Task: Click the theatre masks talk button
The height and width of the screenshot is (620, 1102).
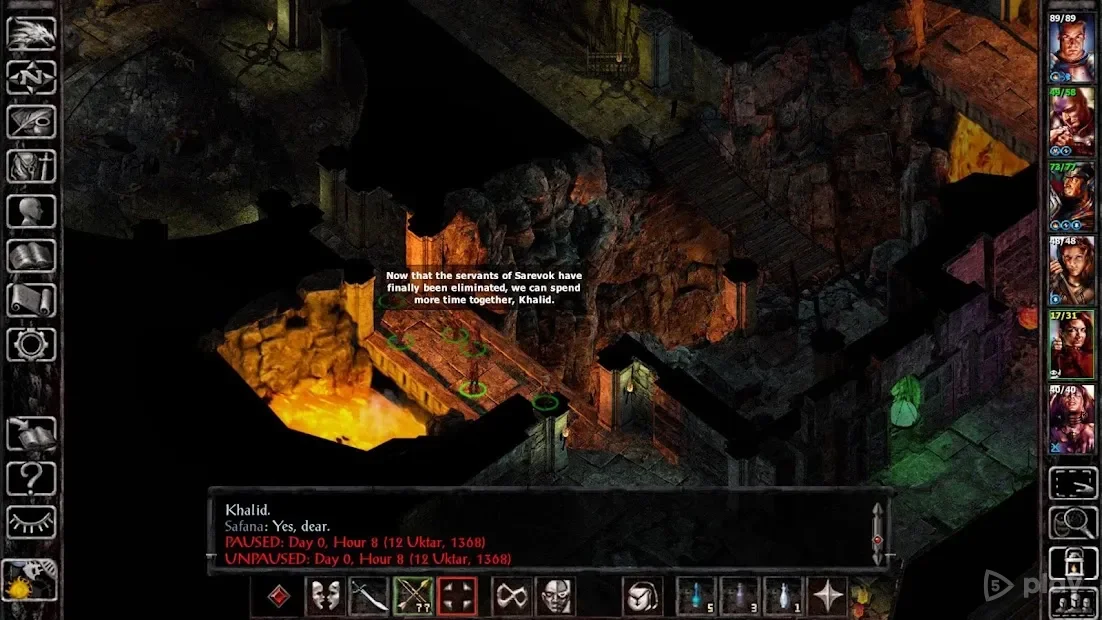Action: pos(323,597)
